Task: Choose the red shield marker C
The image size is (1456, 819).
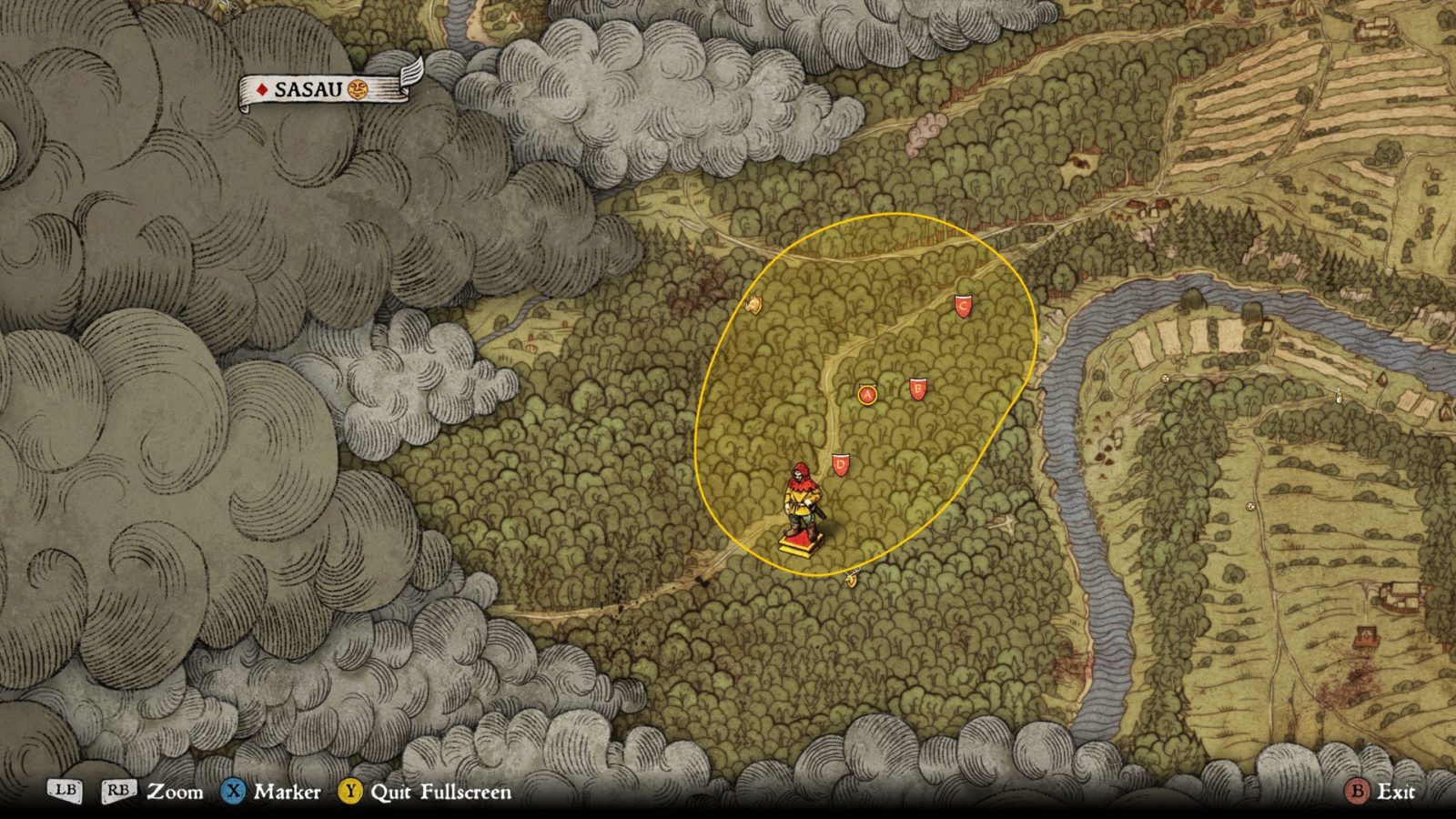Action: tap(964, 306)
